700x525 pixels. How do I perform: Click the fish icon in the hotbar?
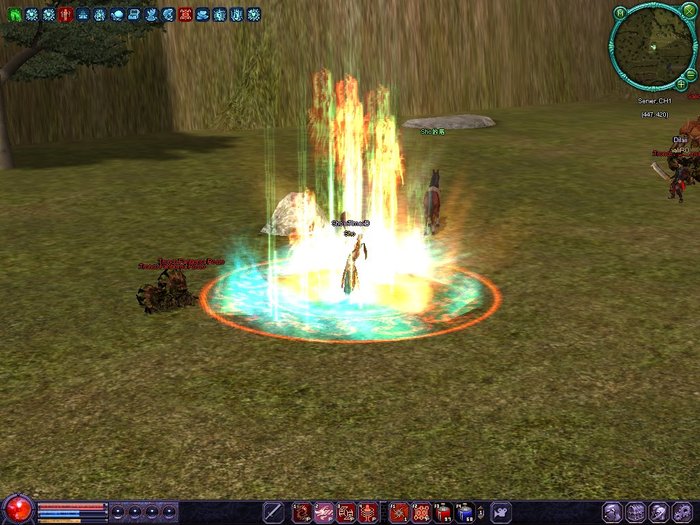click(x=500, y=512)
